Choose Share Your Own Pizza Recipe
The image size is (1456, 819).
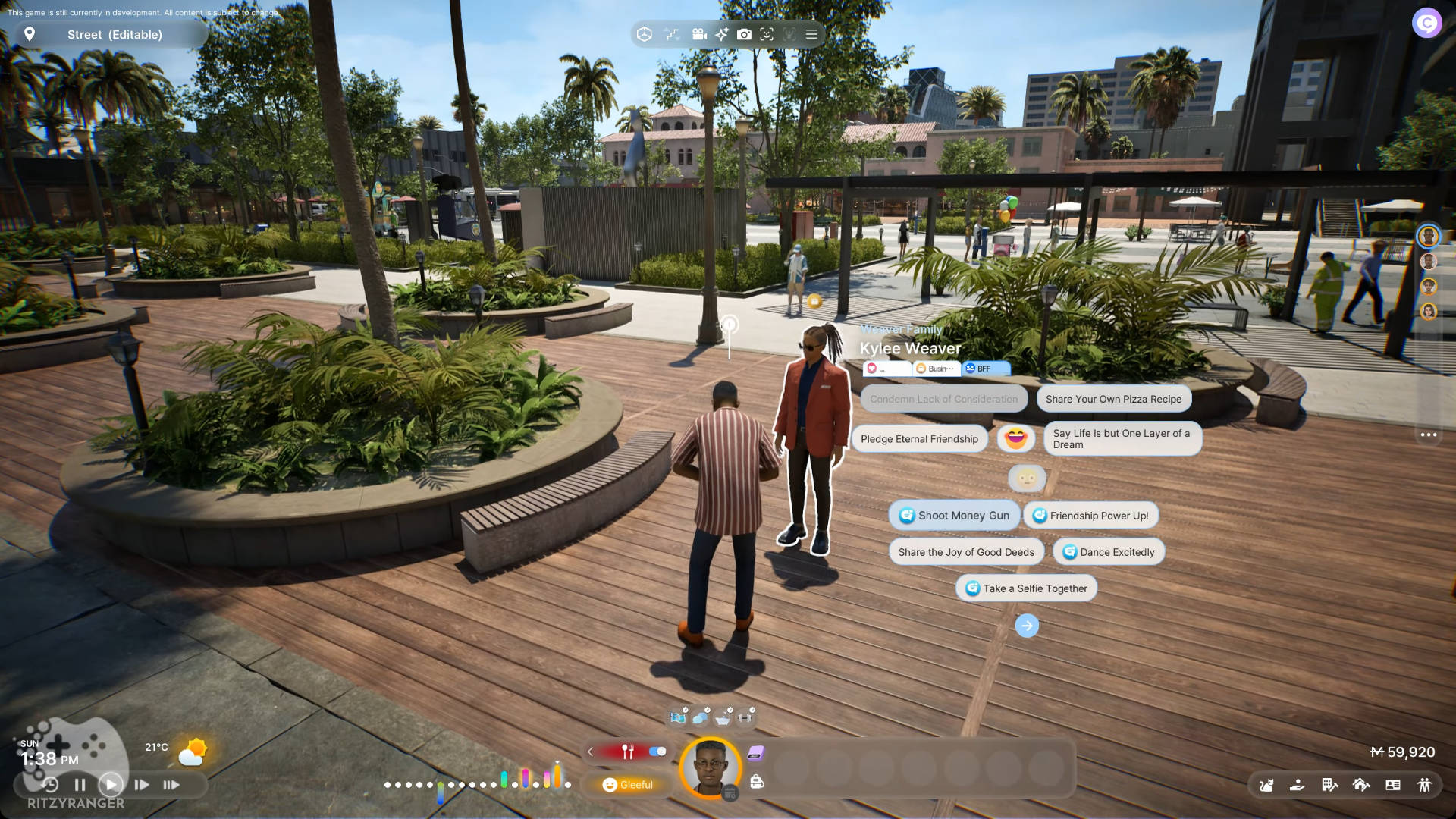coord(1113,399)
